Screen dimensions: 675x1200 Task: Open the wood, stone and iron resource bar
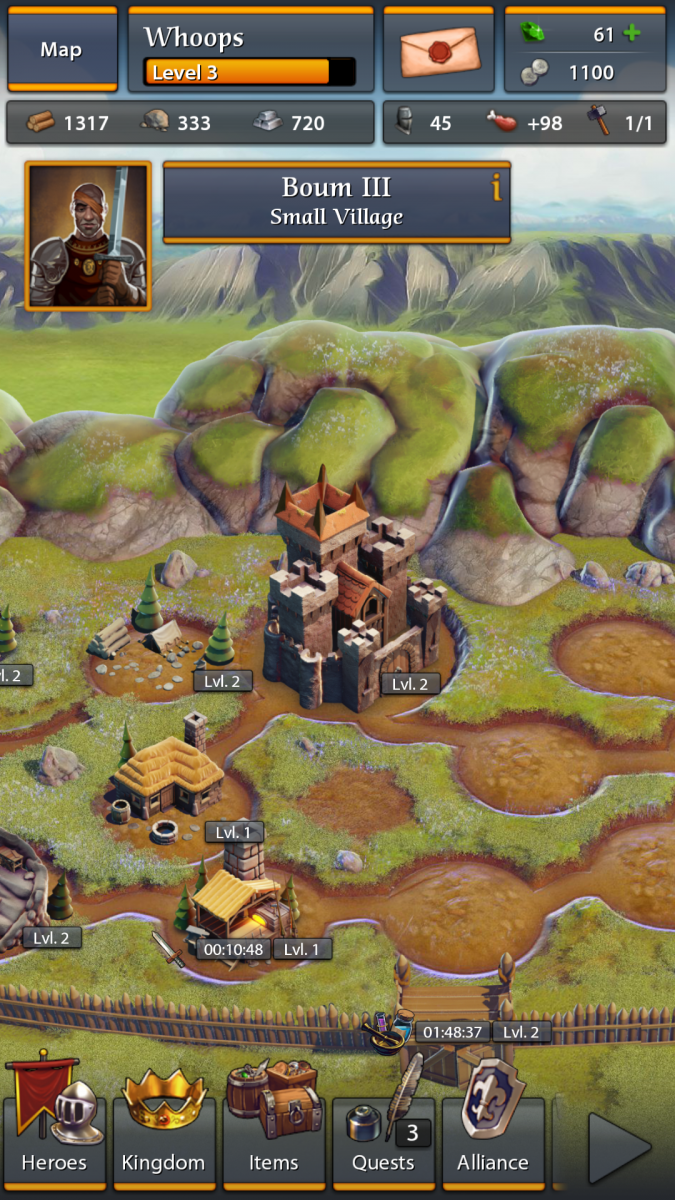click(190, 123)
